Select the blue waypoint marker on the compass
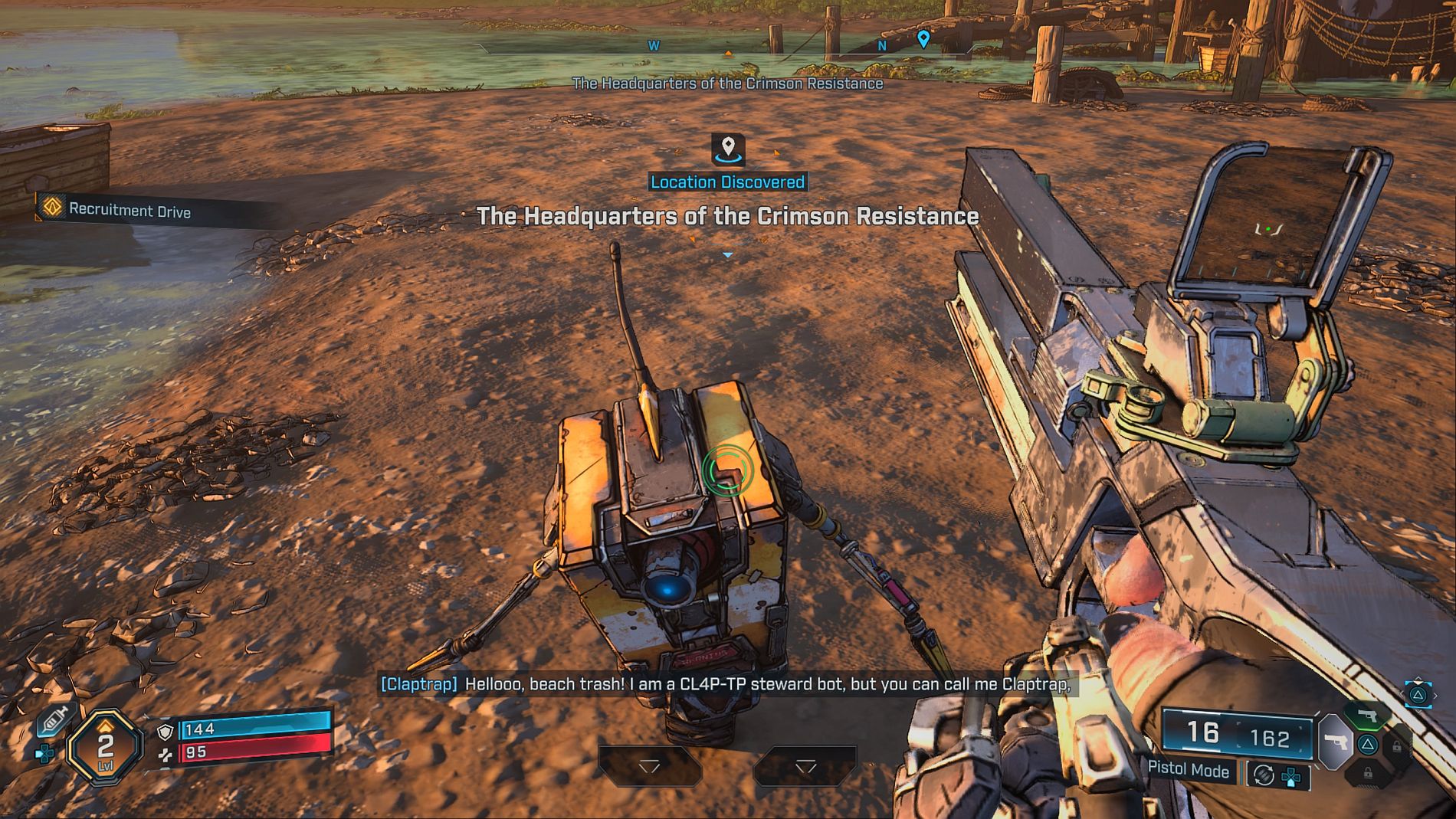The width and height of the screenshot is (1456, 819). click(x=923, y=38)
